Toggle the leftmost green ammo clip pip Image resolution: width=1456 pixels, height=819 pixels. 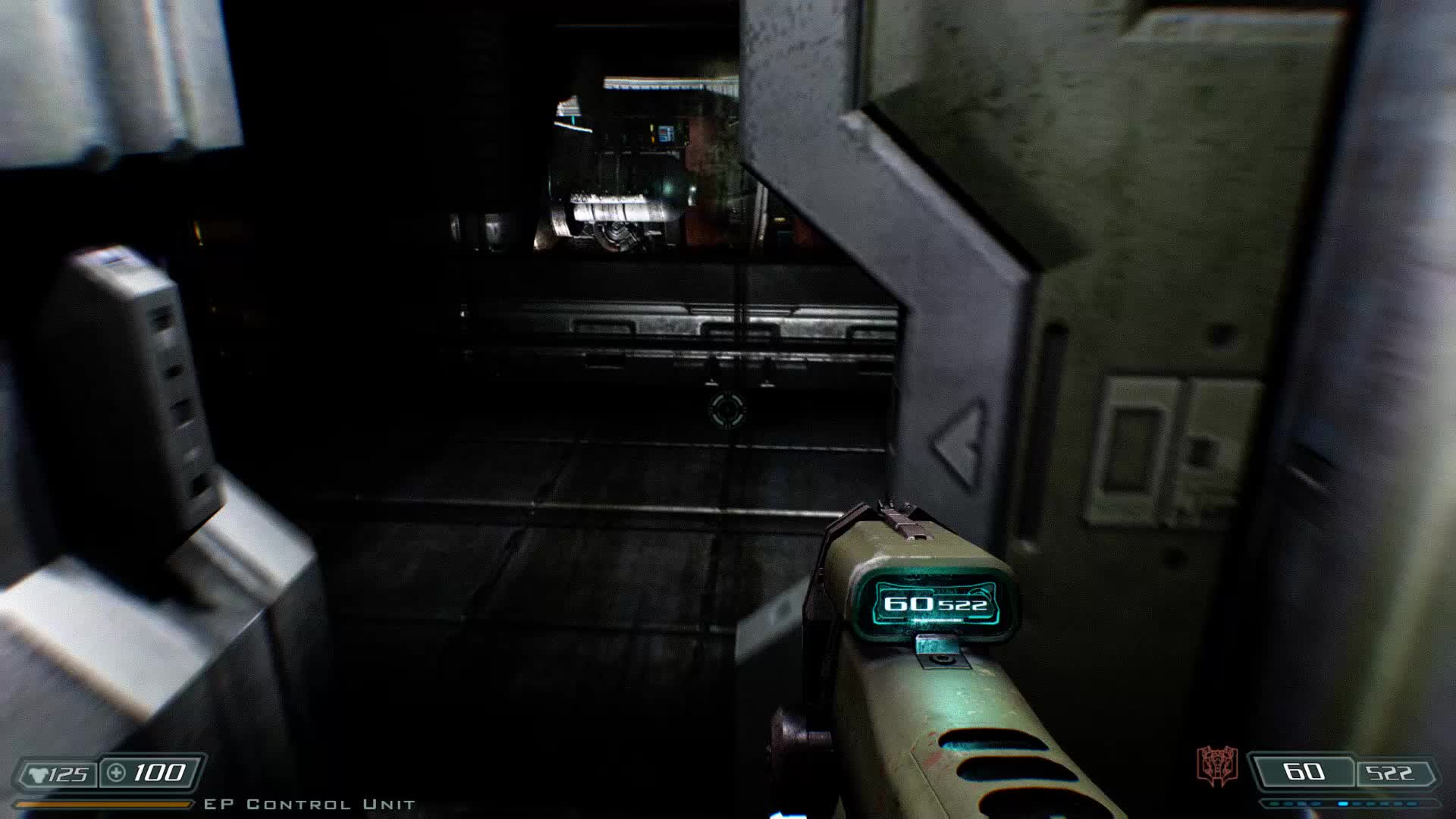tap(1275, 802)
